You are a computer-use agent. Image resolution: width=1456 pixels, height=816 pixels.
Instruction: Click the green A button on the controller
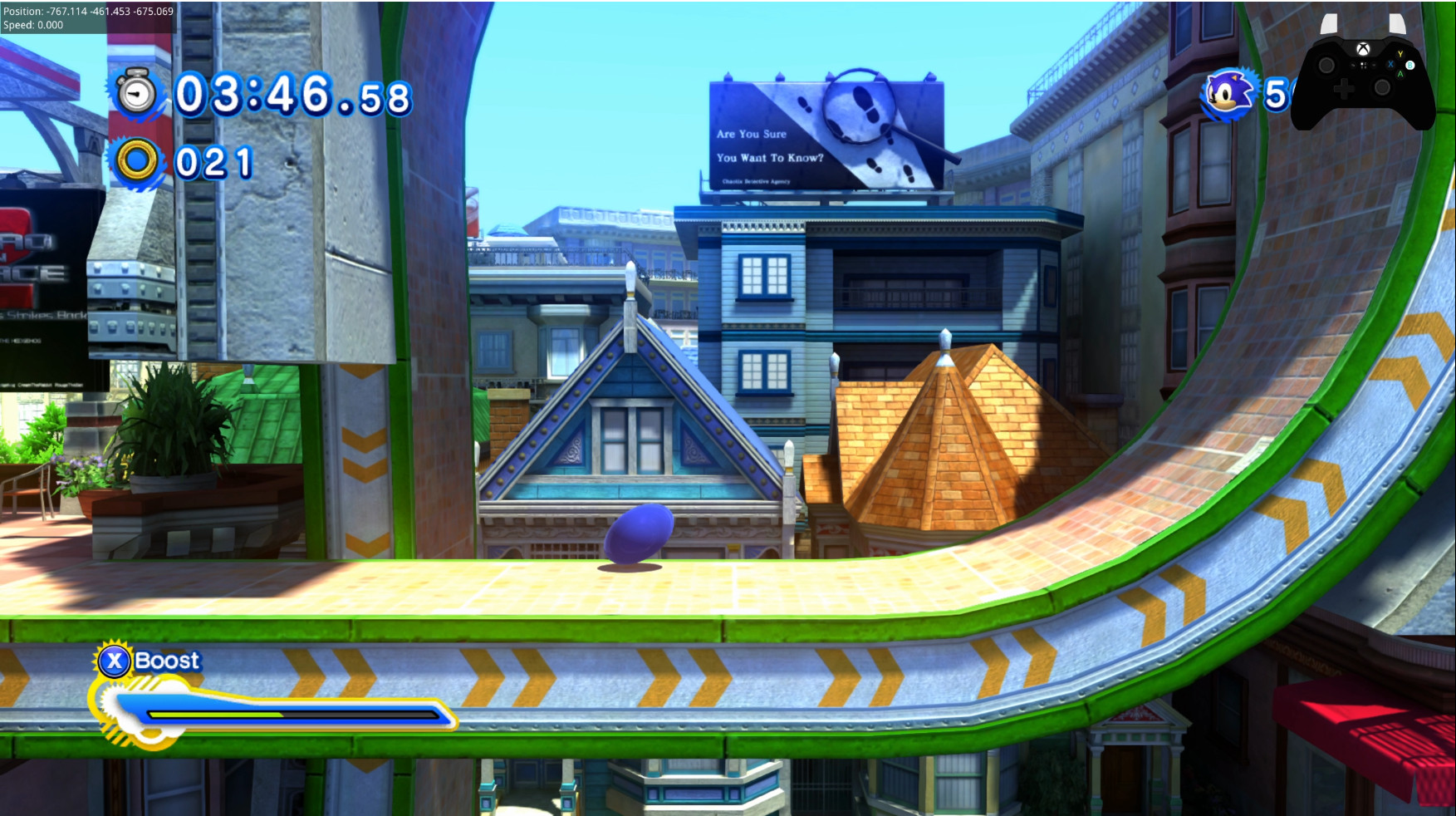pyautogui.click(x=1400, y=74)
